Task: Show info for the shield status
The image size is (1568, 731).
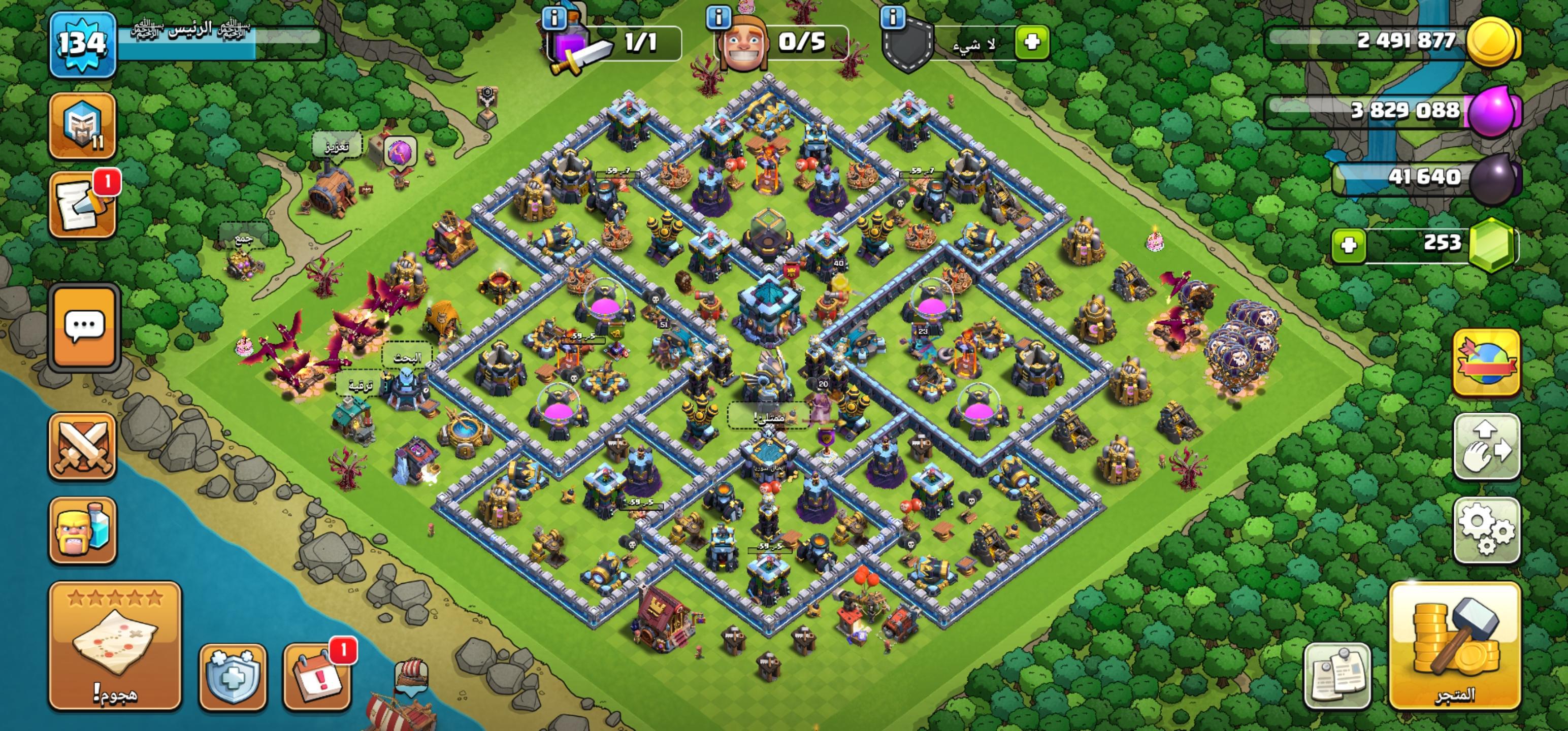Action: [x=893, y=17]
